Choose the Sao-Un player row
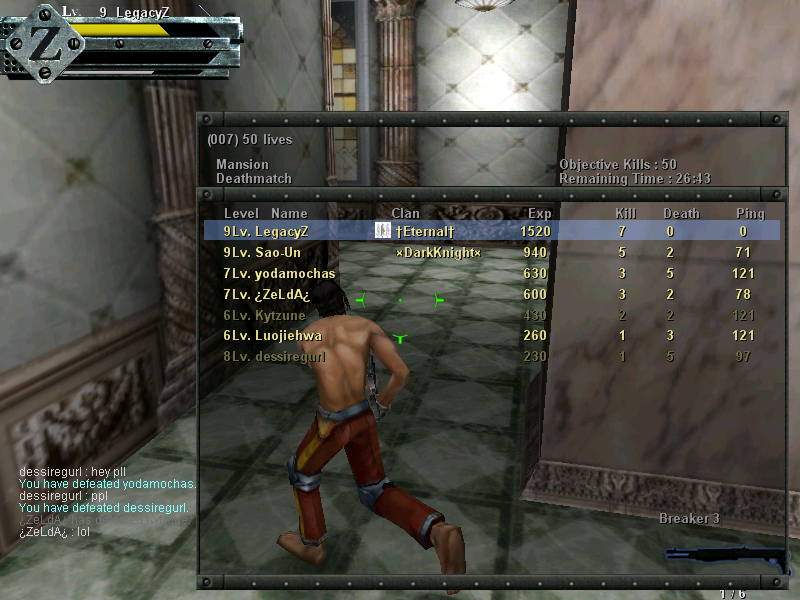Screen dimensions: 800x600 tap(490, 252)
